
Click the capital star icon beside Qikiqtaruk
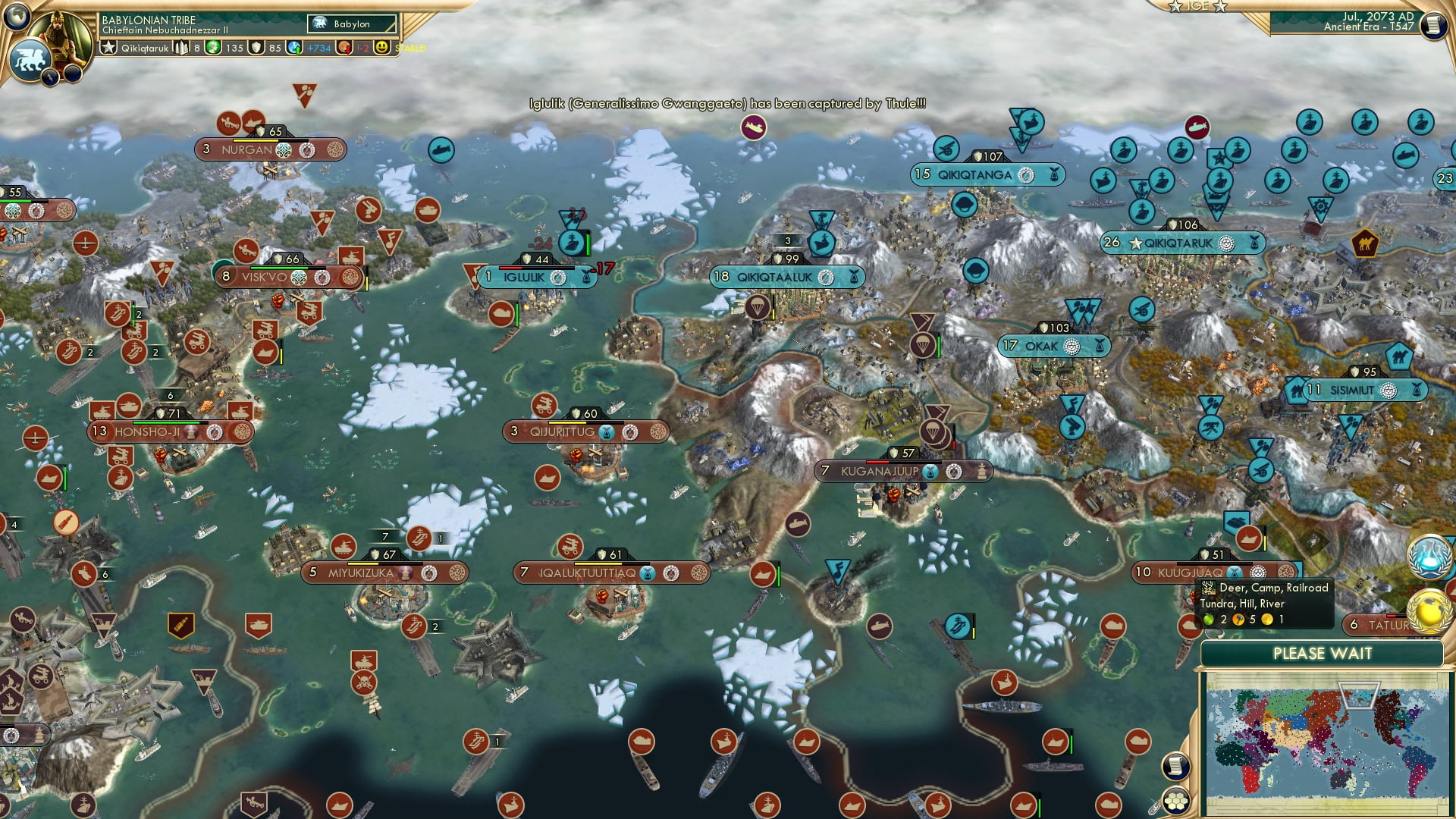(x=108, y=48)
